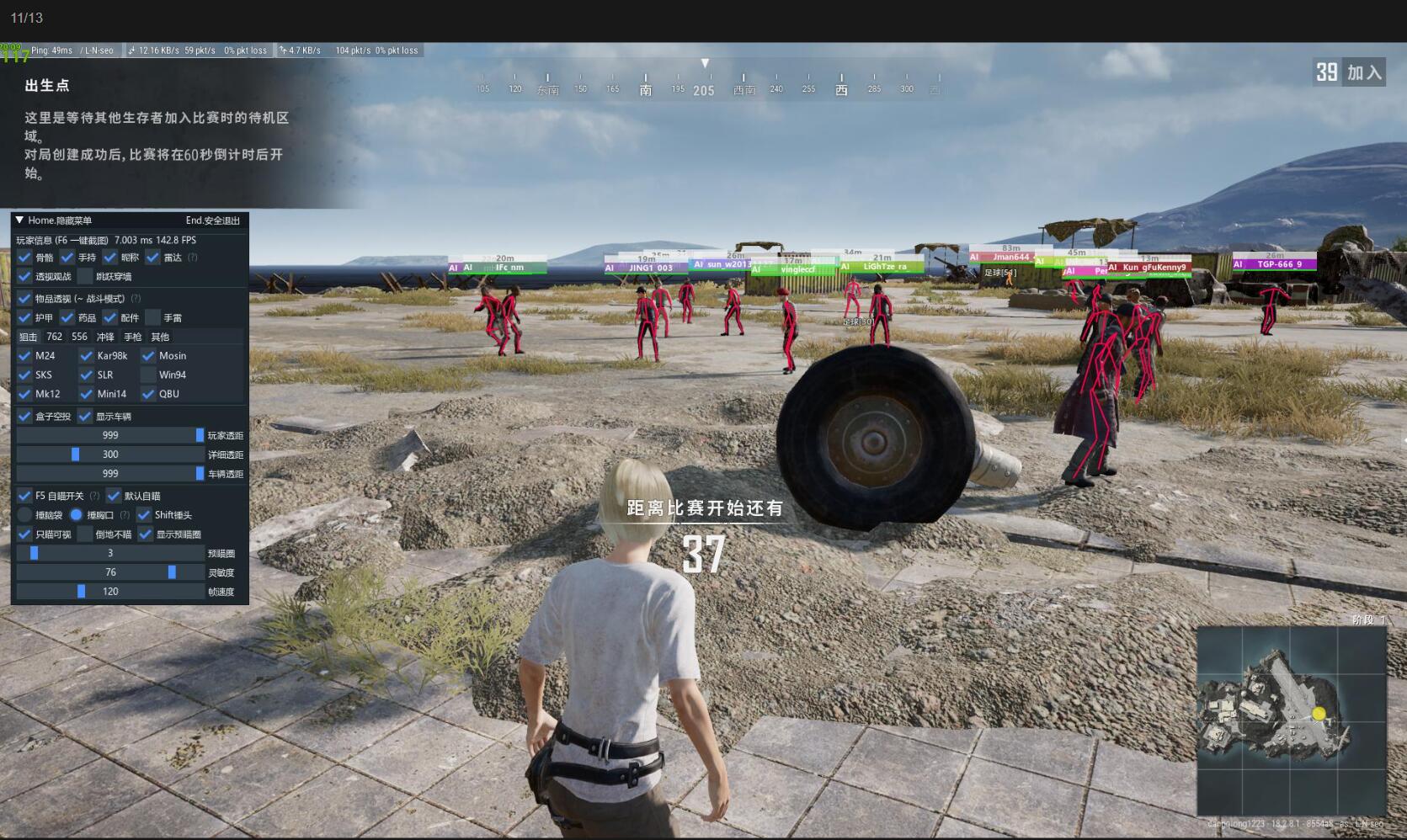Toggle the Mini14 checkbox
The image size is (1407, 840).
pyautogui.click(x=86, y=394)
